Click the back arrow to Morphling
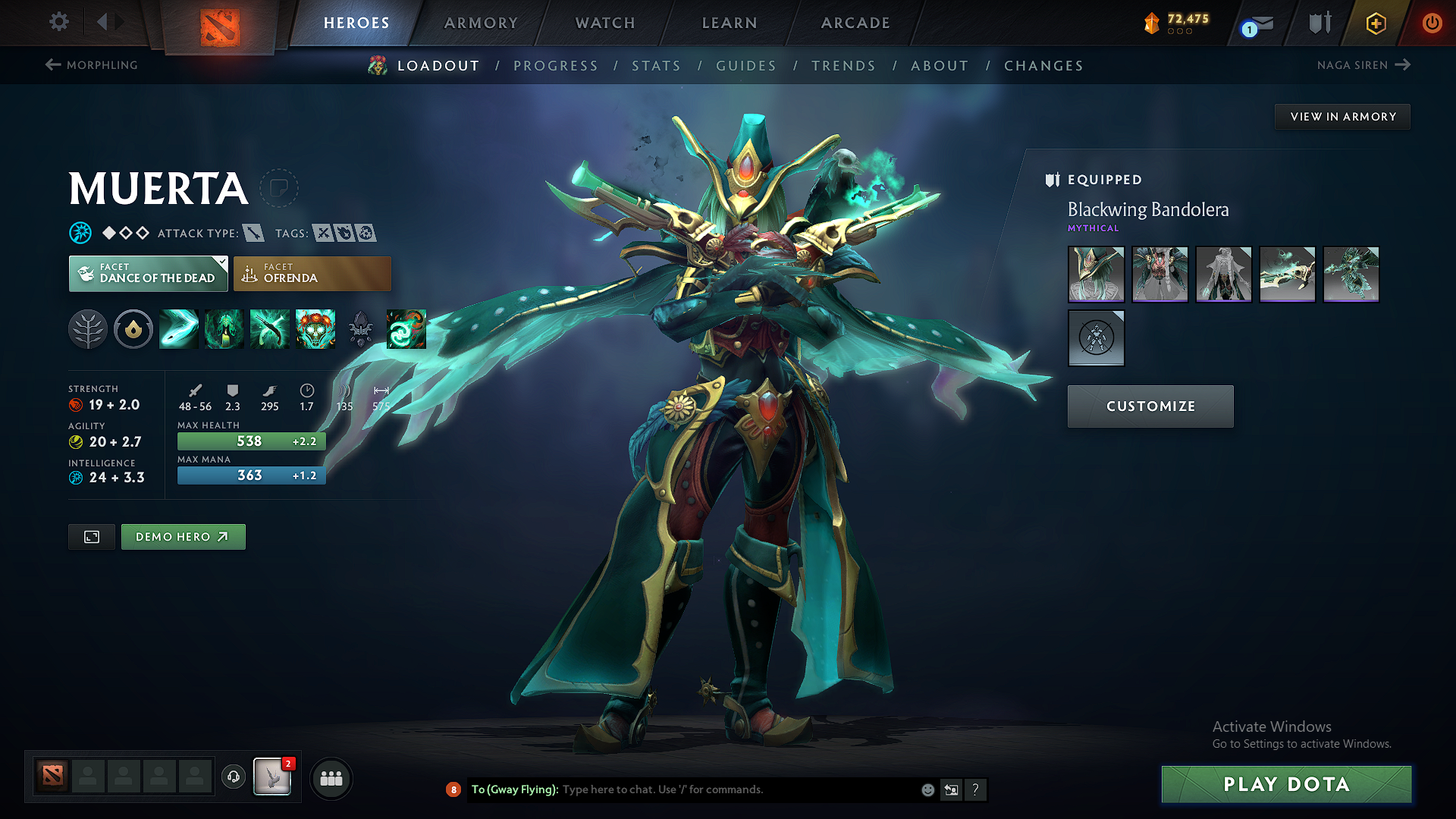 pos(52,65)
